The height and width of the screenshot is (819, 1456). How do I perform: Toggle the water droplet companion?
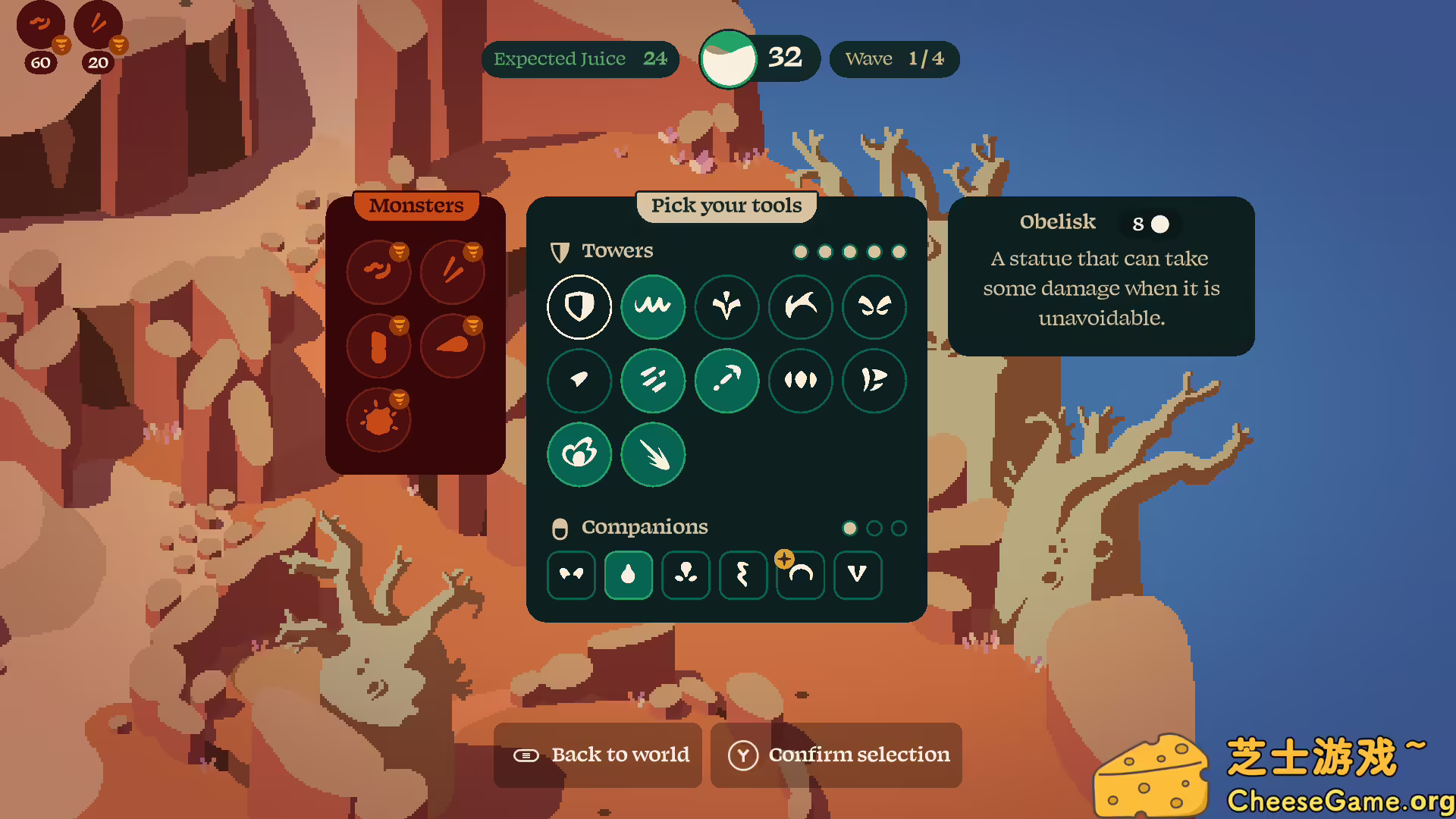tap(628, 575)
